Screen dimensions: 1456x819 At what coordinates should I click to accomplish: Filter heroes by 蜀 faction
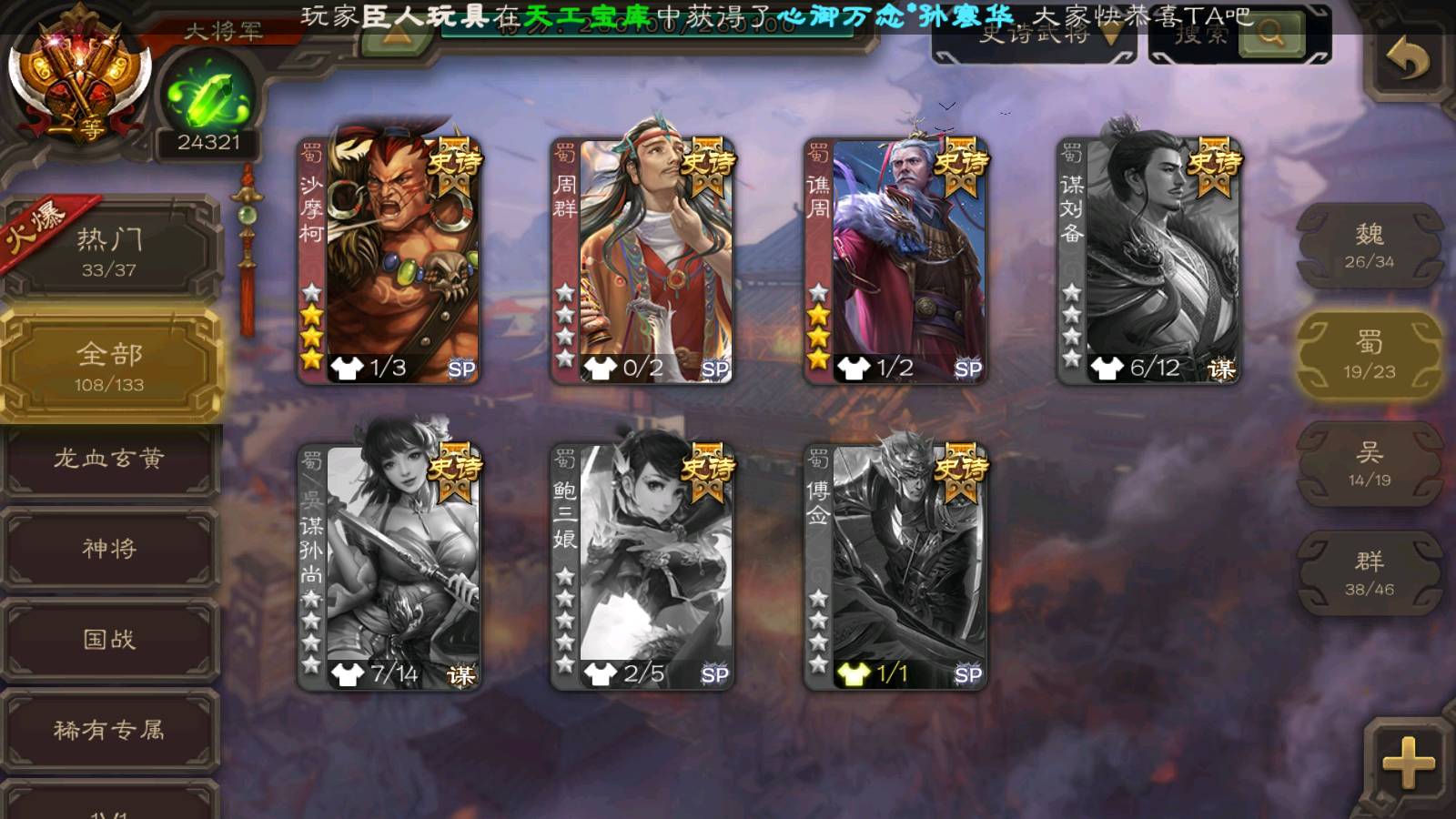tap(1369, 355)
